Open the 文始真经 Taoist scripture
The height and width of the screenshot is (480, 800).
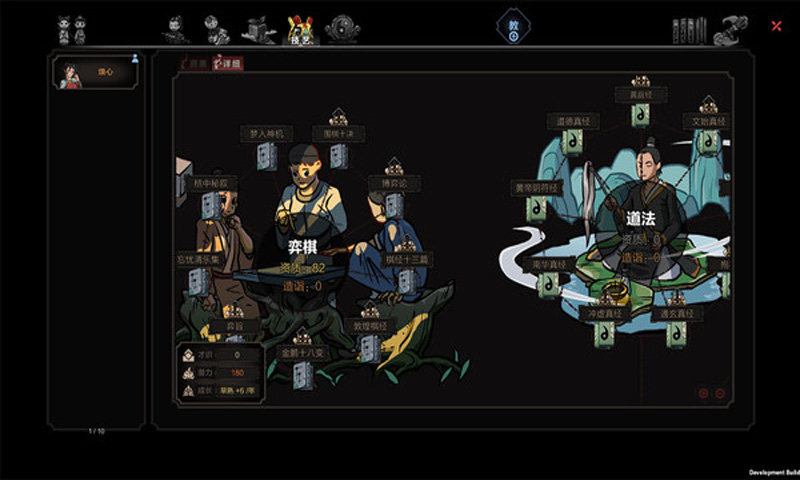point(708,142)
